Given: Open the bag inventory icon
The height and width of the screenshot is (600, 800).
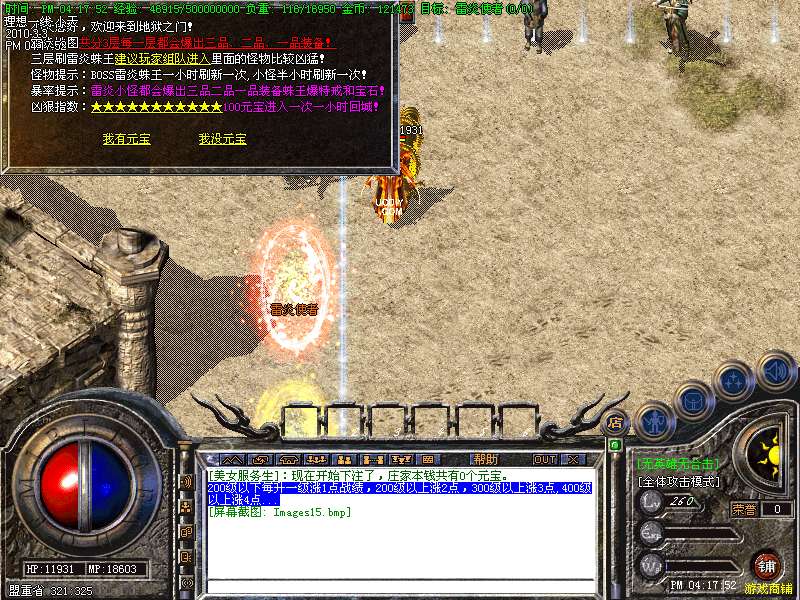Looking at the screenshot, I should click(x=694, y=400).
